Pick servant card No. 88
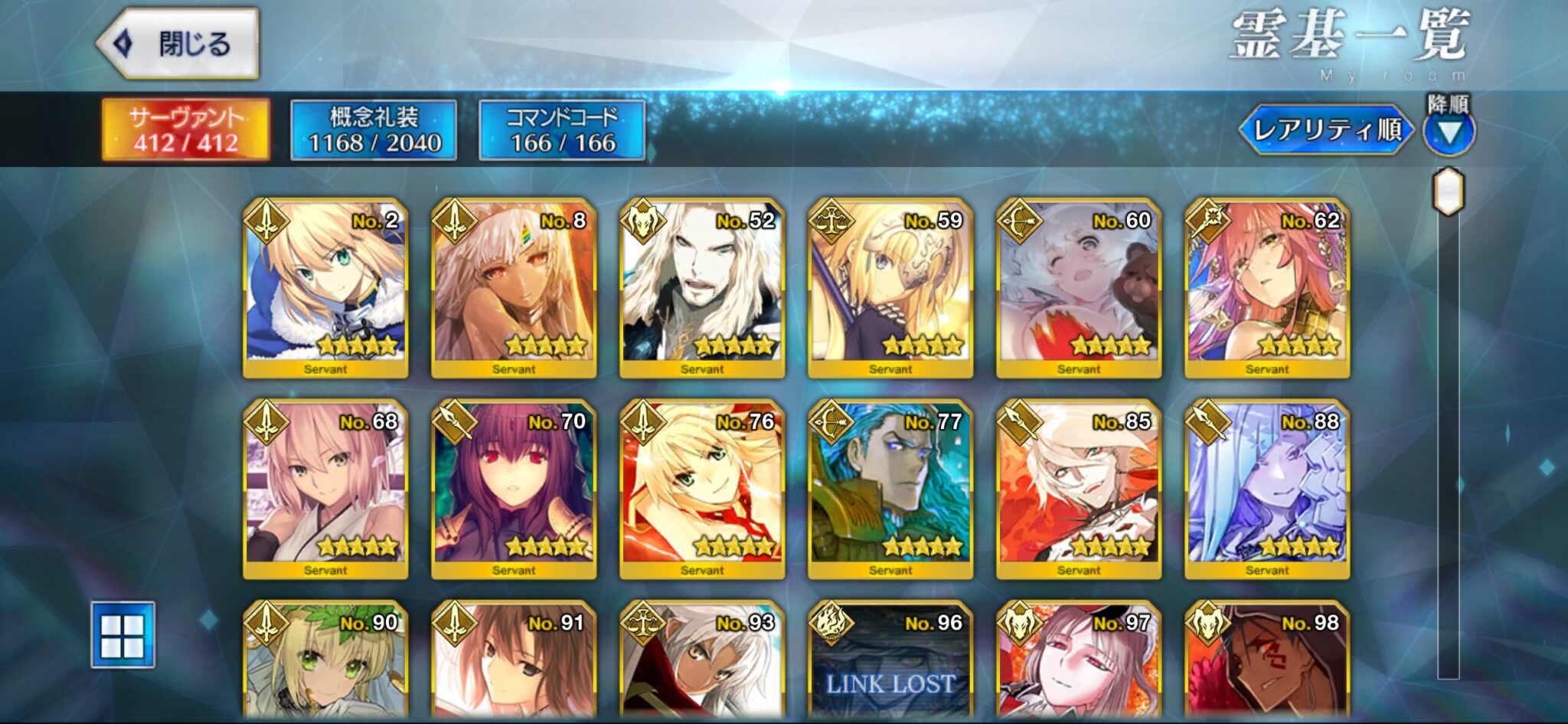Image resolution: width=1568 pixels, height=724 pixels. [x=1267, y=489]
